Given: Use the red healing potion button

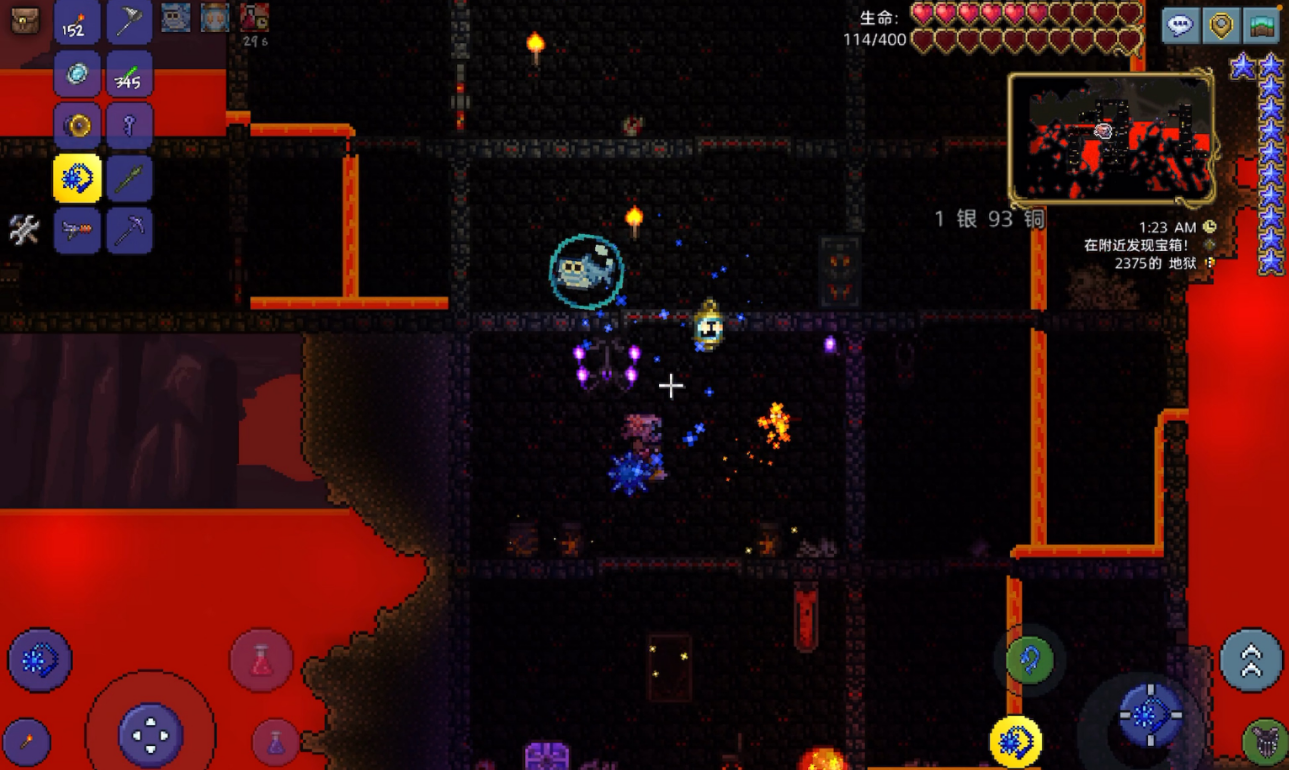Looking at the screenshot, I should [x=261, y=660].
